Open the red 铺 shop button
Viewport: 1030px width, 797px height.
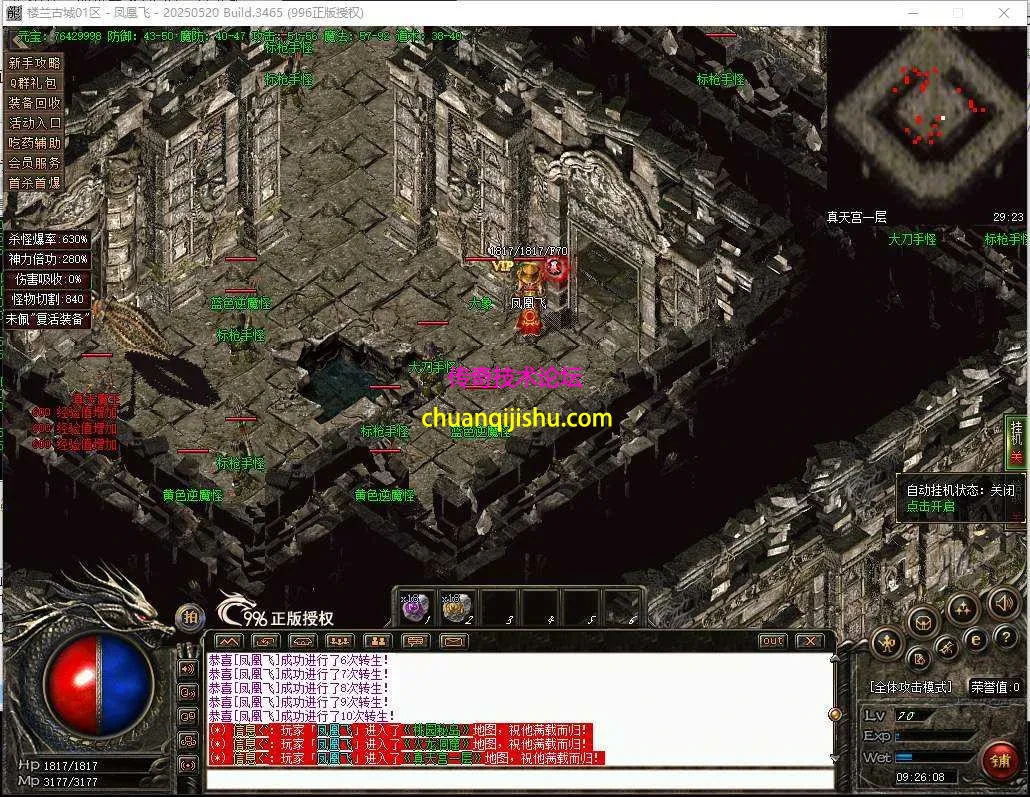coord(999,761)
